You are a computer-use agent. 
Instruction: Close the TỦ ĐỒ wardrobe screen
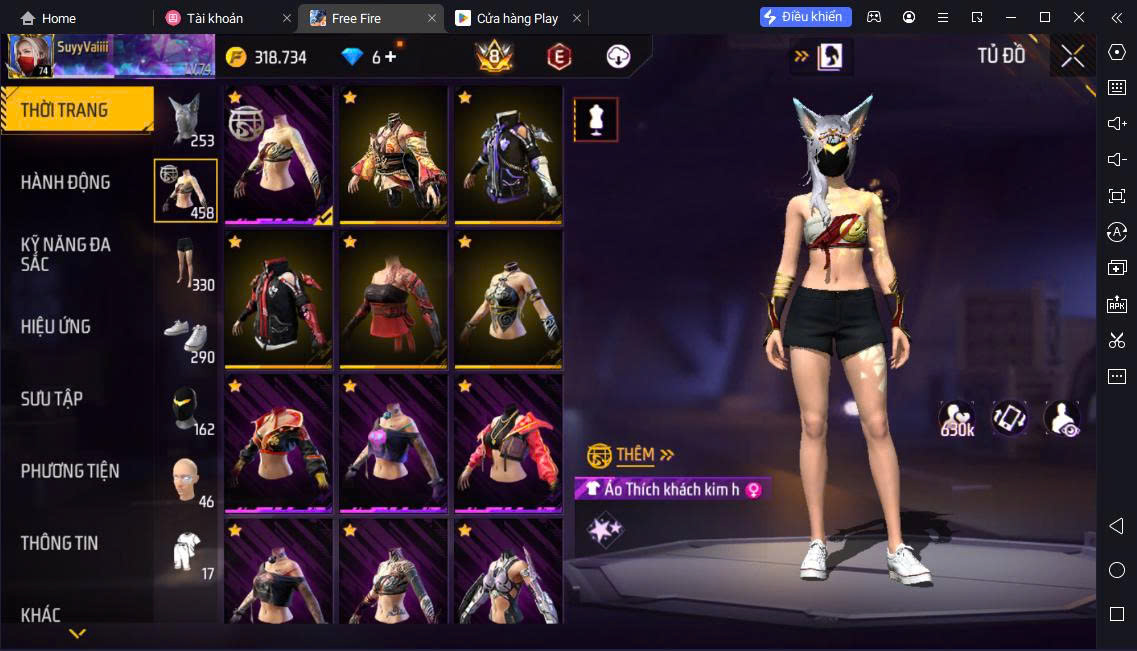[x=1072, y=56]
